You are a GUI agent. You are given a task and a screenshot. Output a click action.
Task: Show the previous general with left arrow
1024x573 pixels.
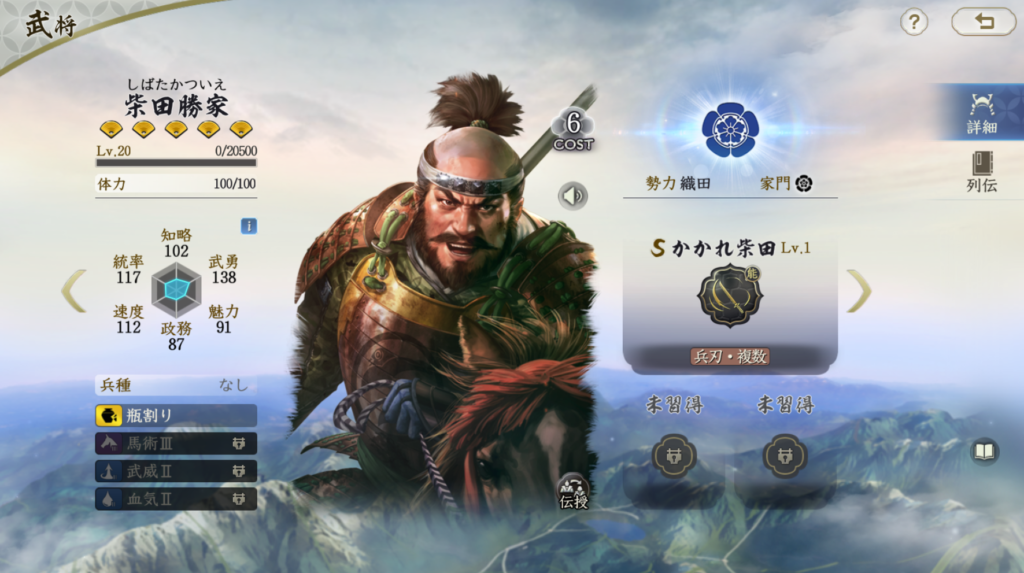(74, 291)
